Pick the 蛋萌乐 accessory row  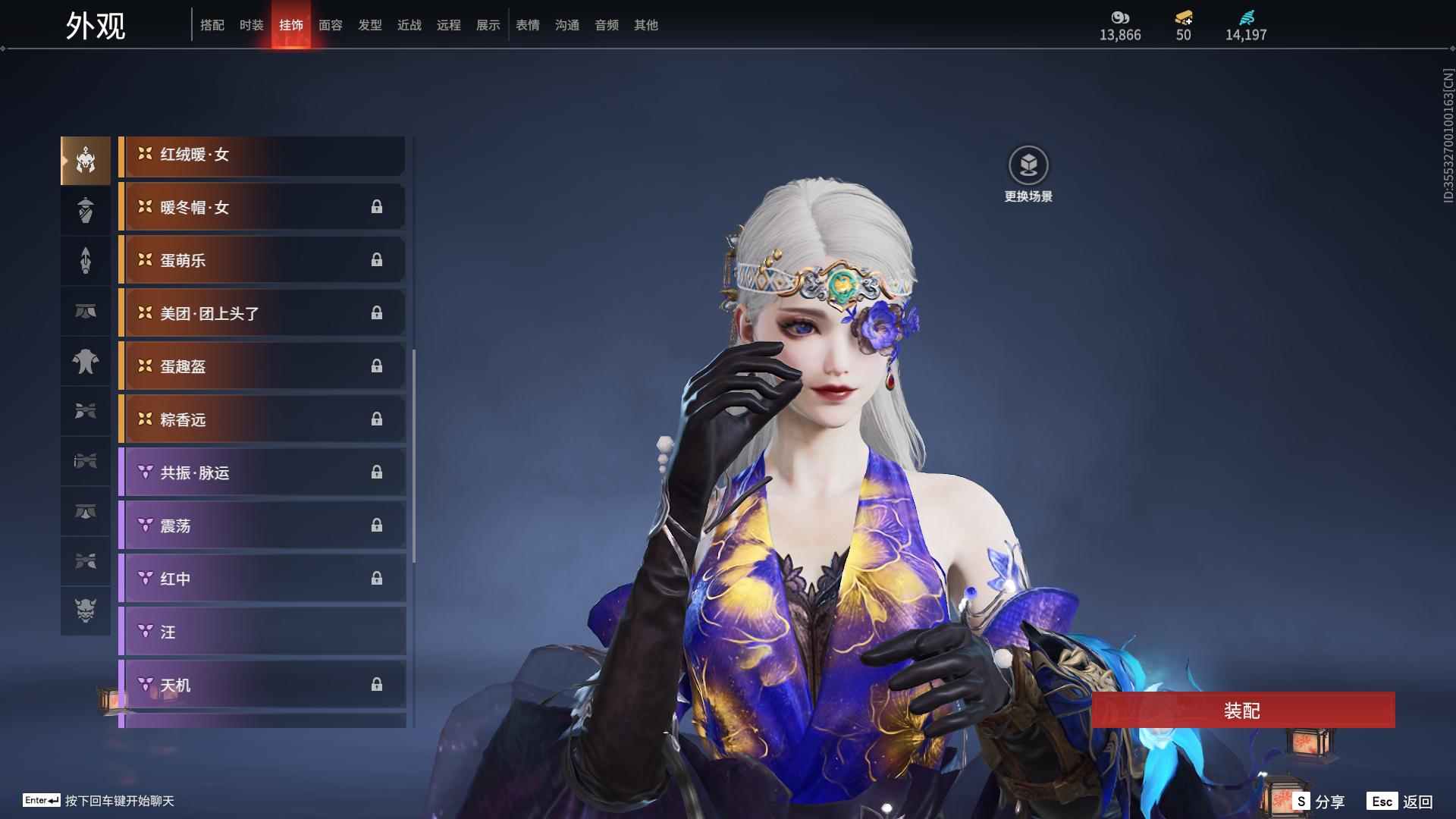pos(262,261)
